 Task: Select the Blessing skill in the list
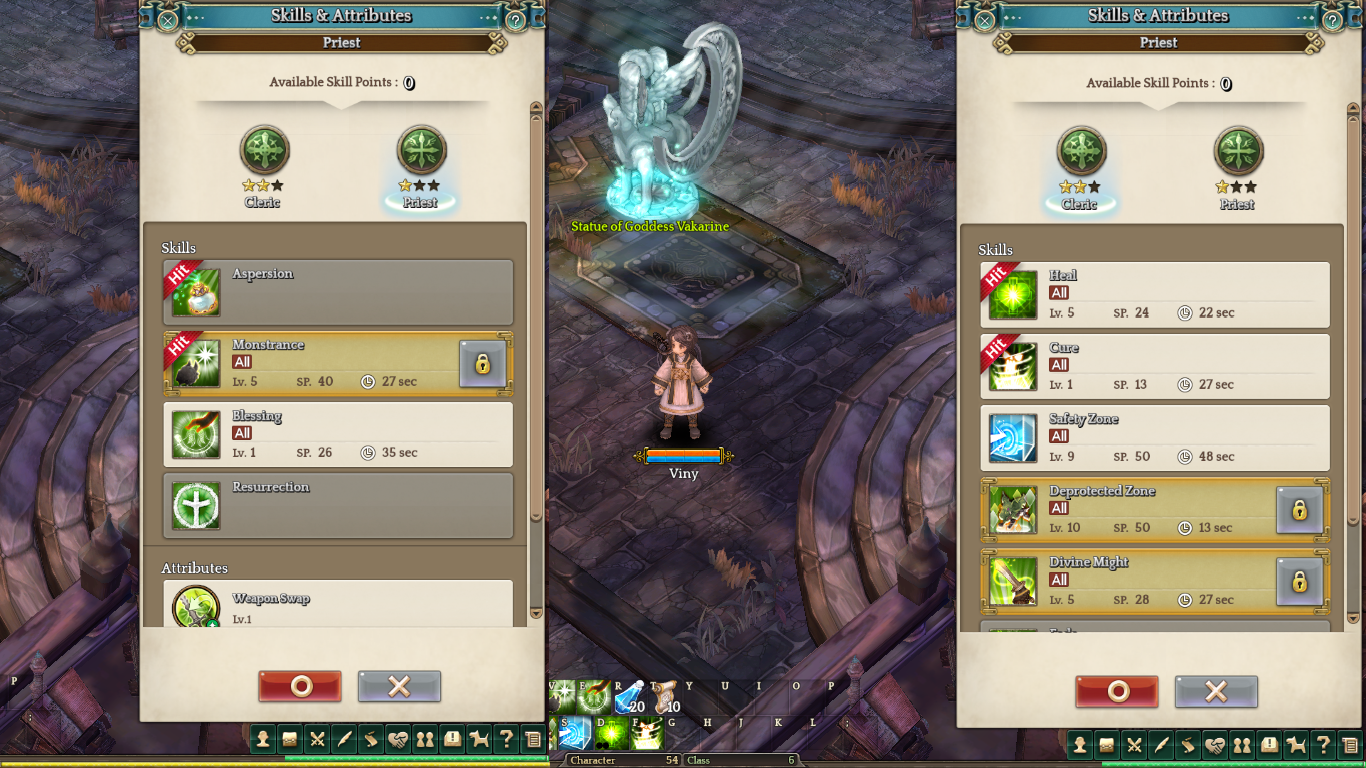tap(338, 435)
